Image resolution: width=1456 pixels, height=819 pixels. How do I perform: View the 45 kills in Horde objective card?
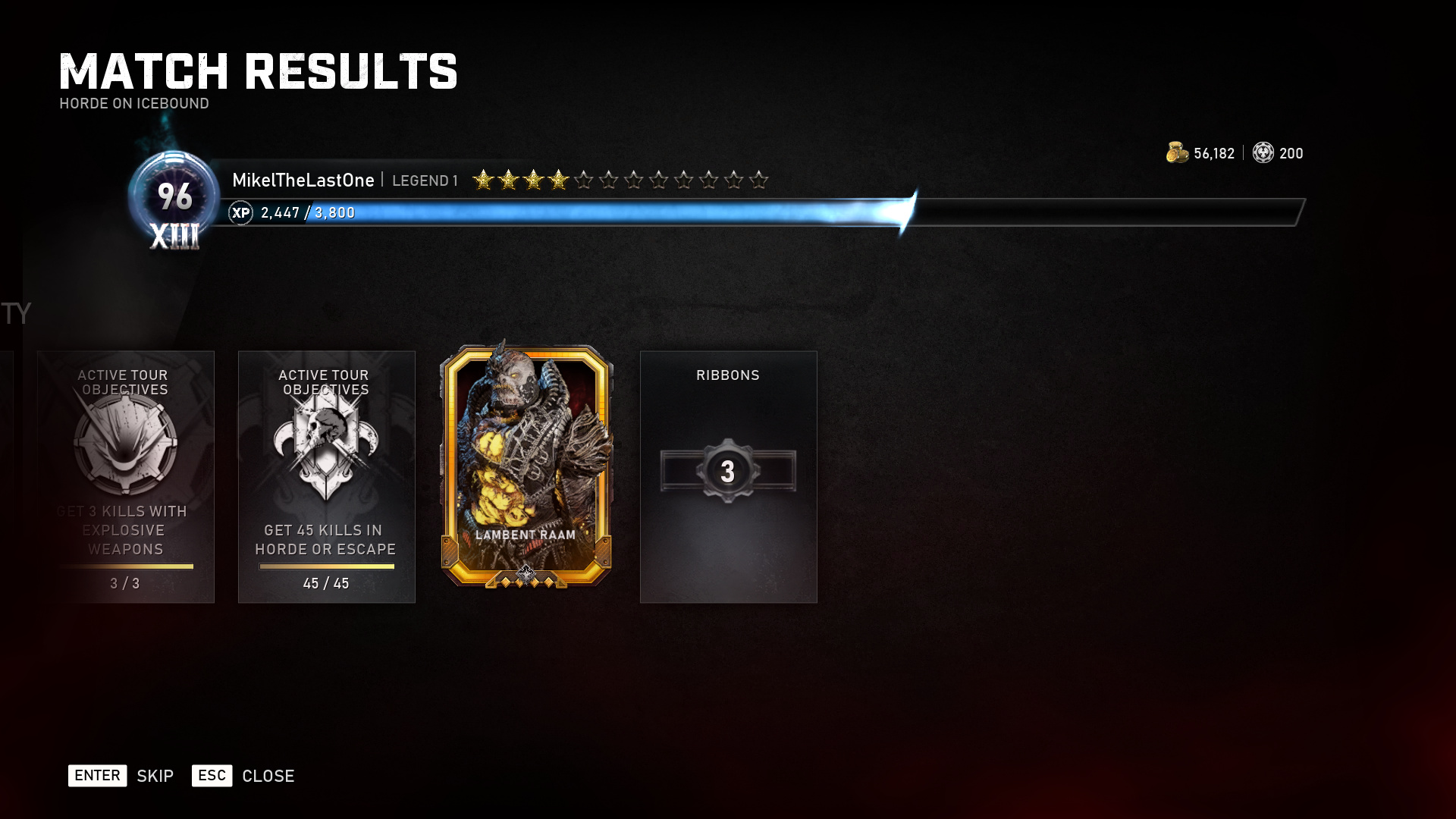click(326, 476)
